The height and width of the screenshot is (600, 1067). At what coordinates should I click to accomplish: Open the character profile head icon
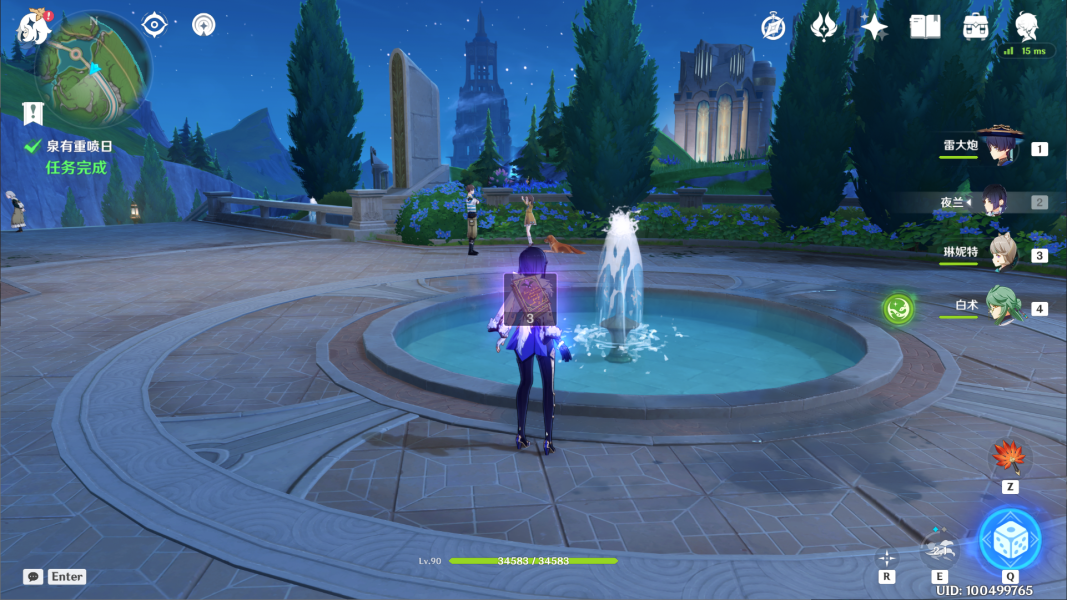[x=1026, y=25]
